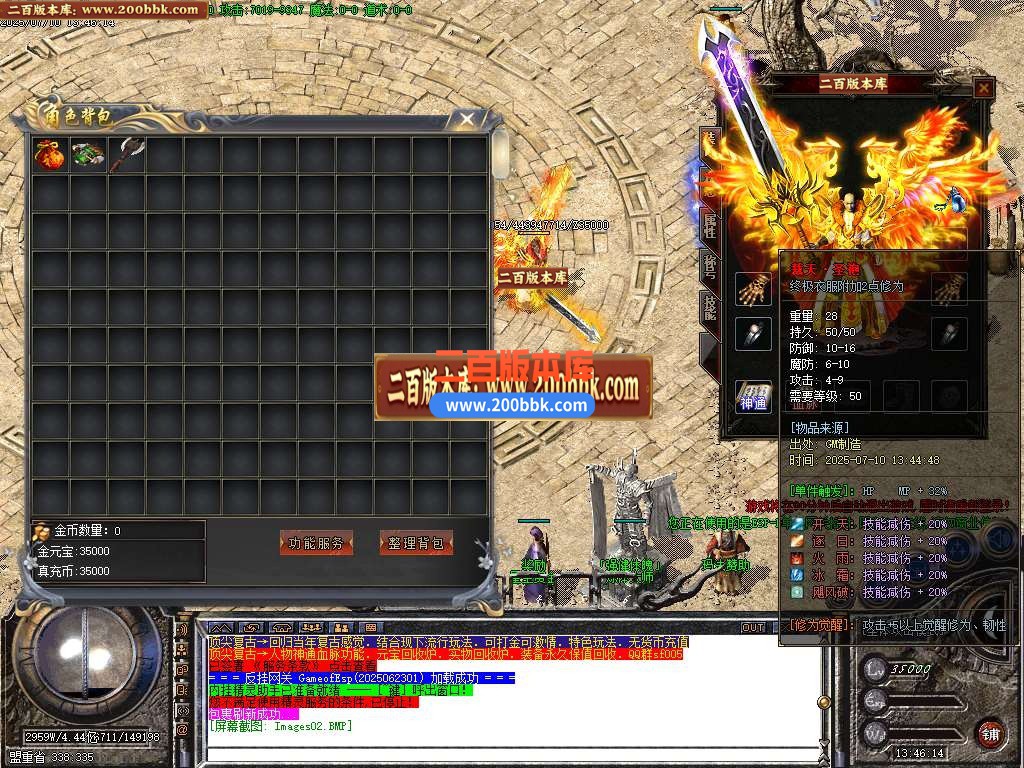
Task: Close the character equipment panel
Action: [x=984, y=88]
